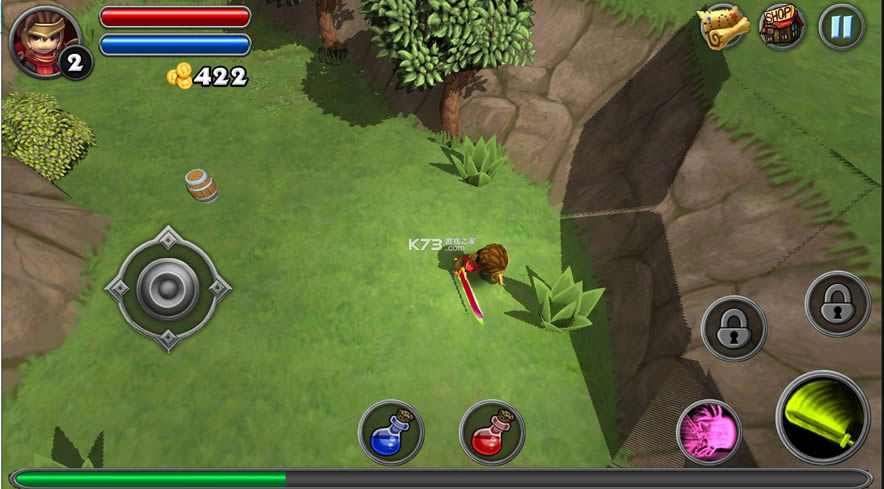Drink the red health potion
The image size is (884, 489).
pyautogui.click(x=491, y=432)
